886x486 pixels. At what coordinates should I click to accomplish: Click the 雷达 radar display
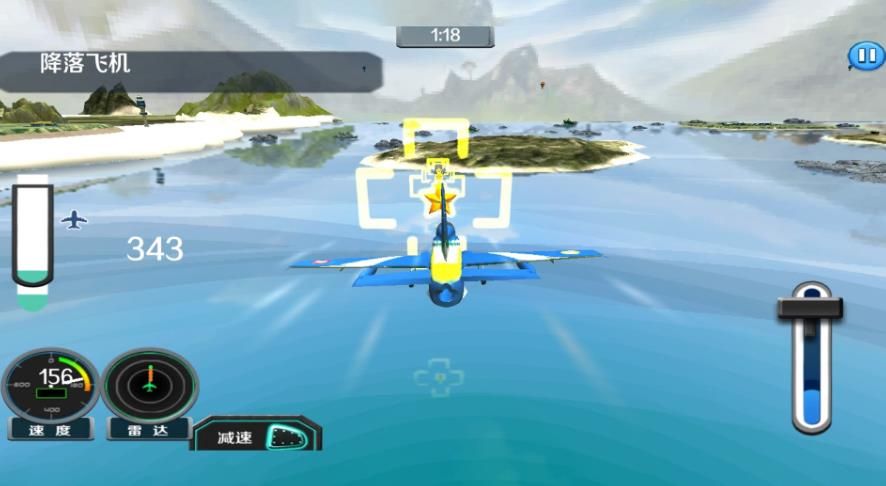point(150,384)
